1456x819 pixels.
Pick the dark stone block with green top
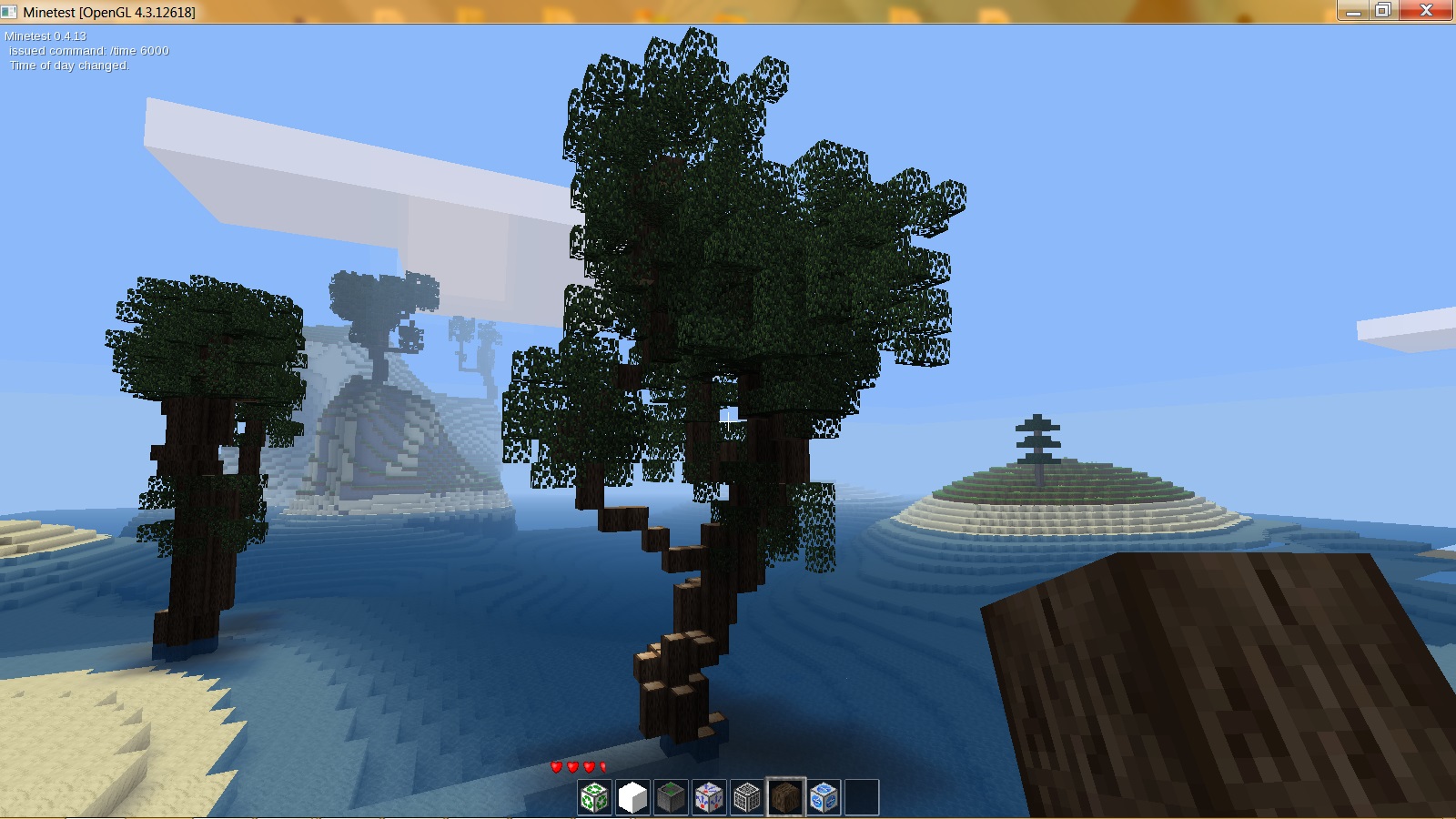(672, 794)
